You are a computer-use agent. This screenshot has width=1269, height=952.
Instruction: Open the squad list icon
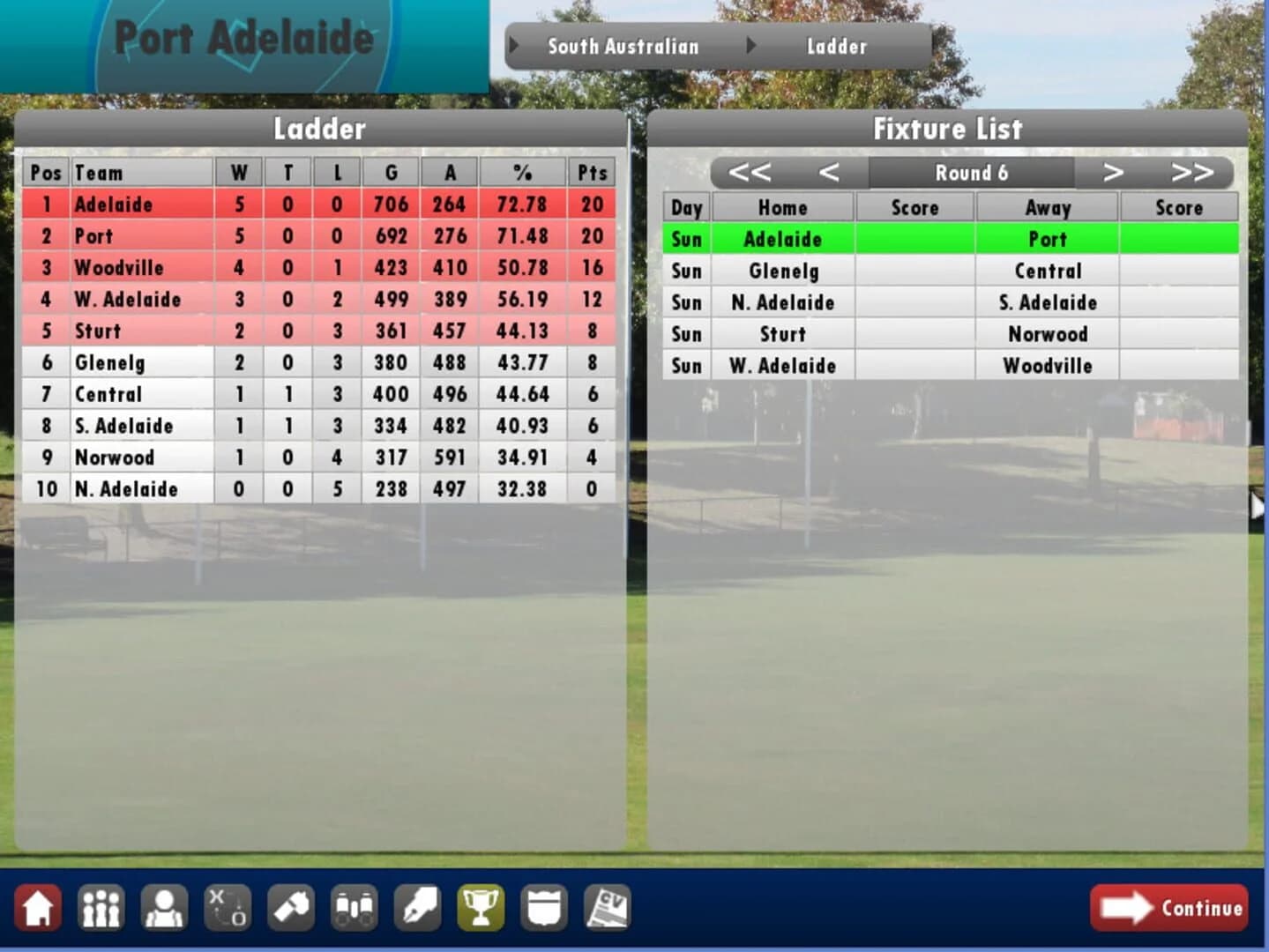[x=101, y=908]
